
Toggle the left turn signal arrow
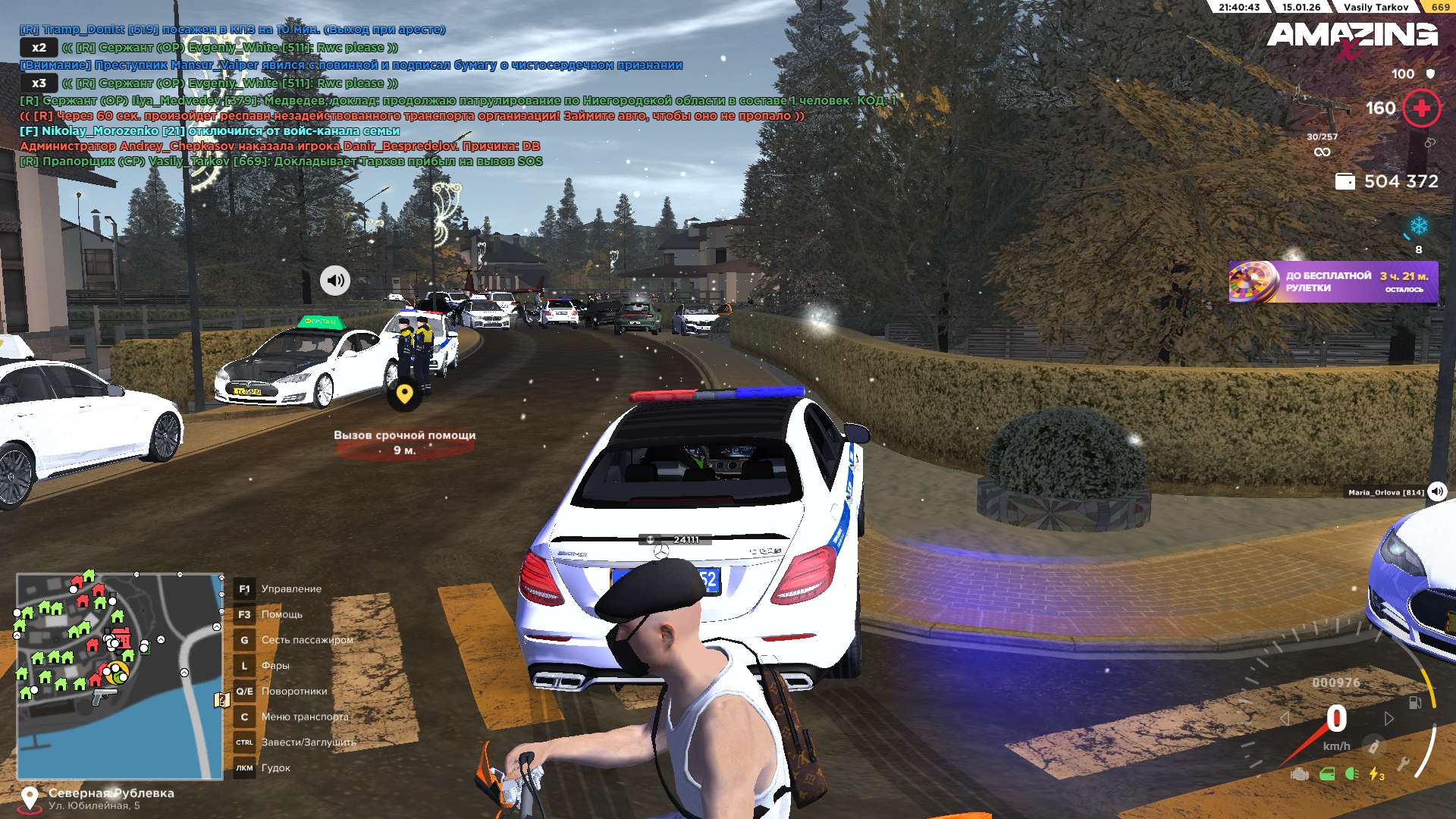(1284, 718)
